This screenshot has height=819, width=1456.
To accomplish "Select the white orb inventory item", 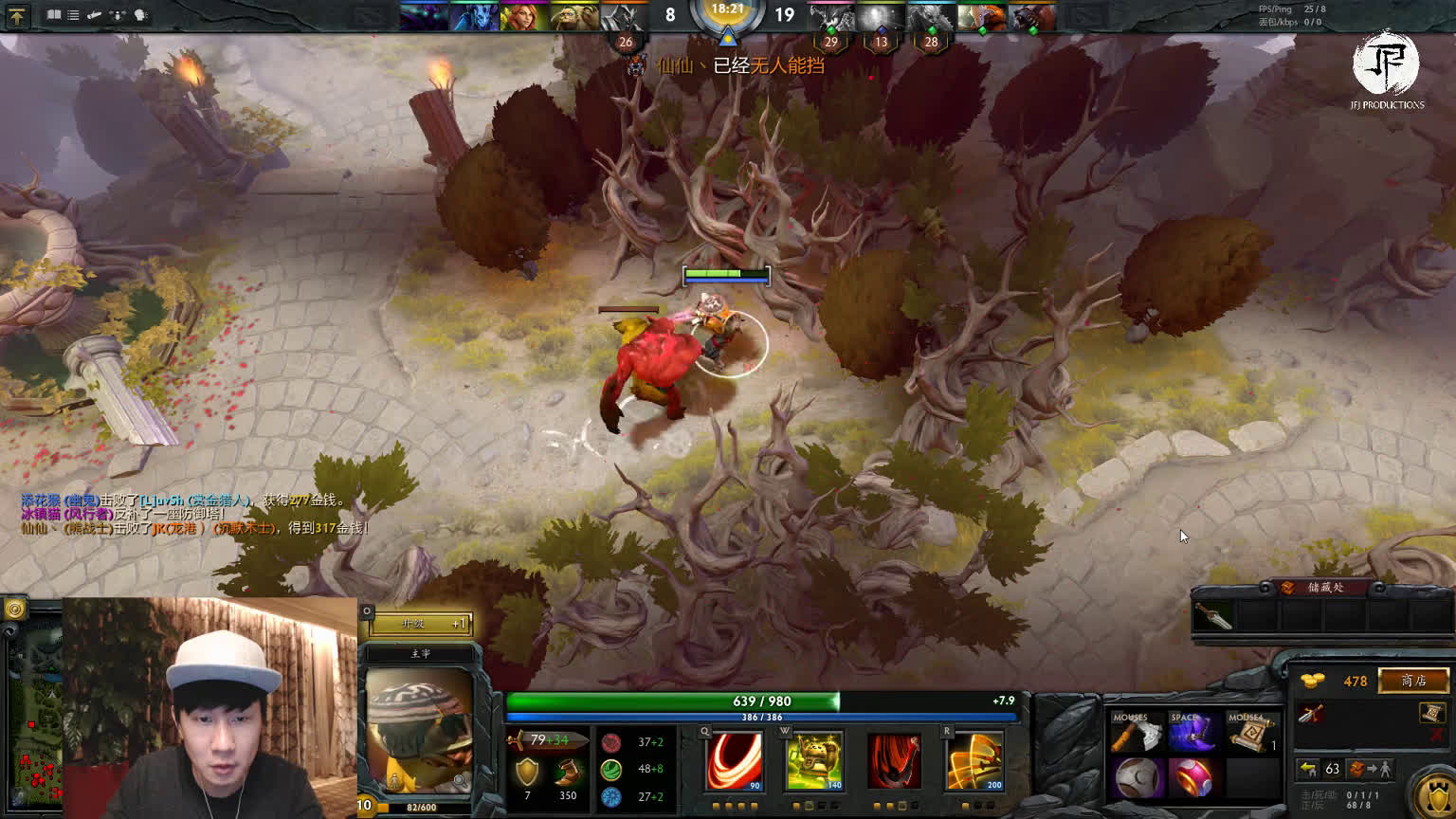I will [1137, 778].
